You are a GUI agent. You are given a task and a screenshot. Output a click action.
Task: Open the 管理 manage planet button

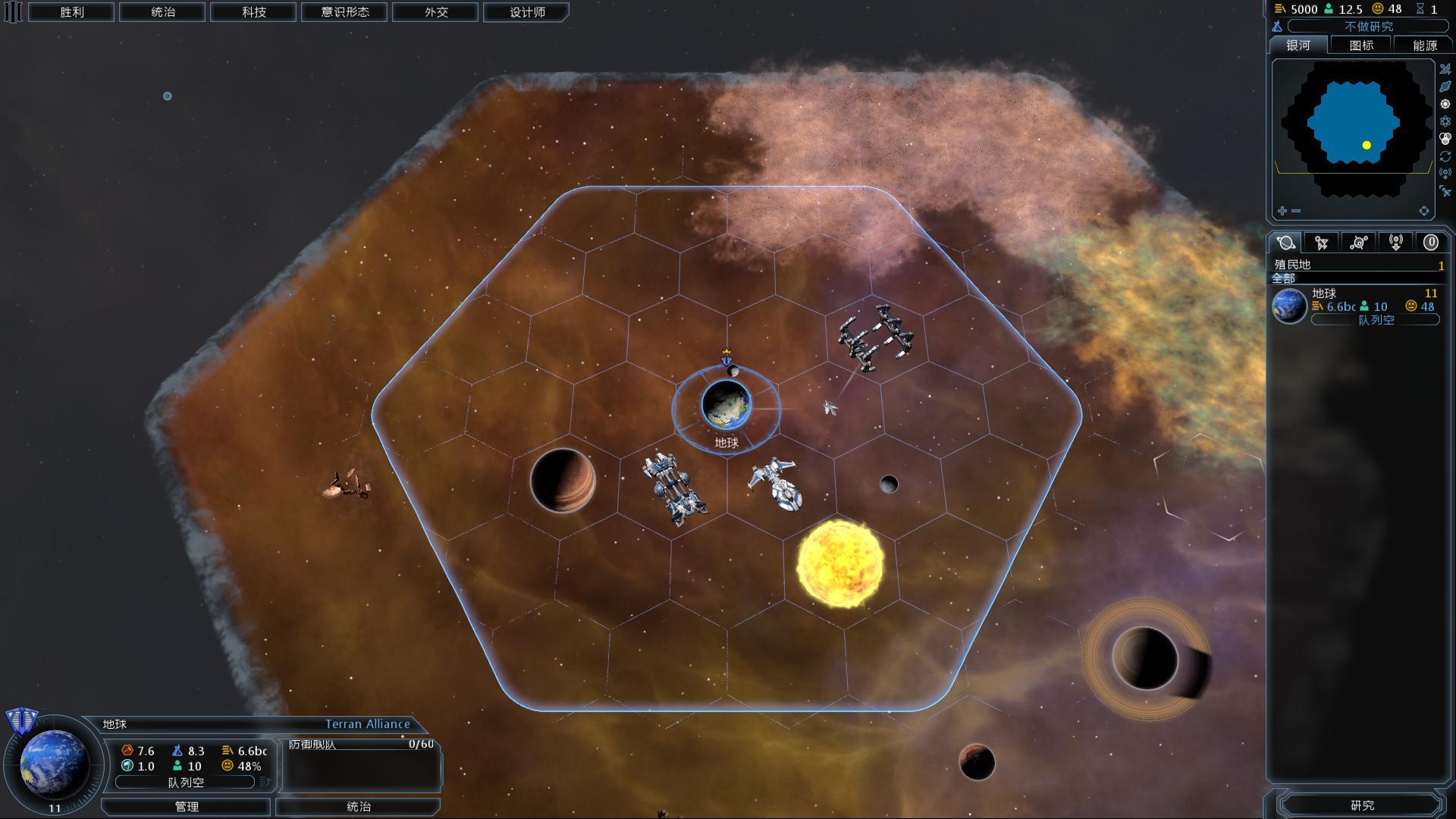tap(187, 807)
